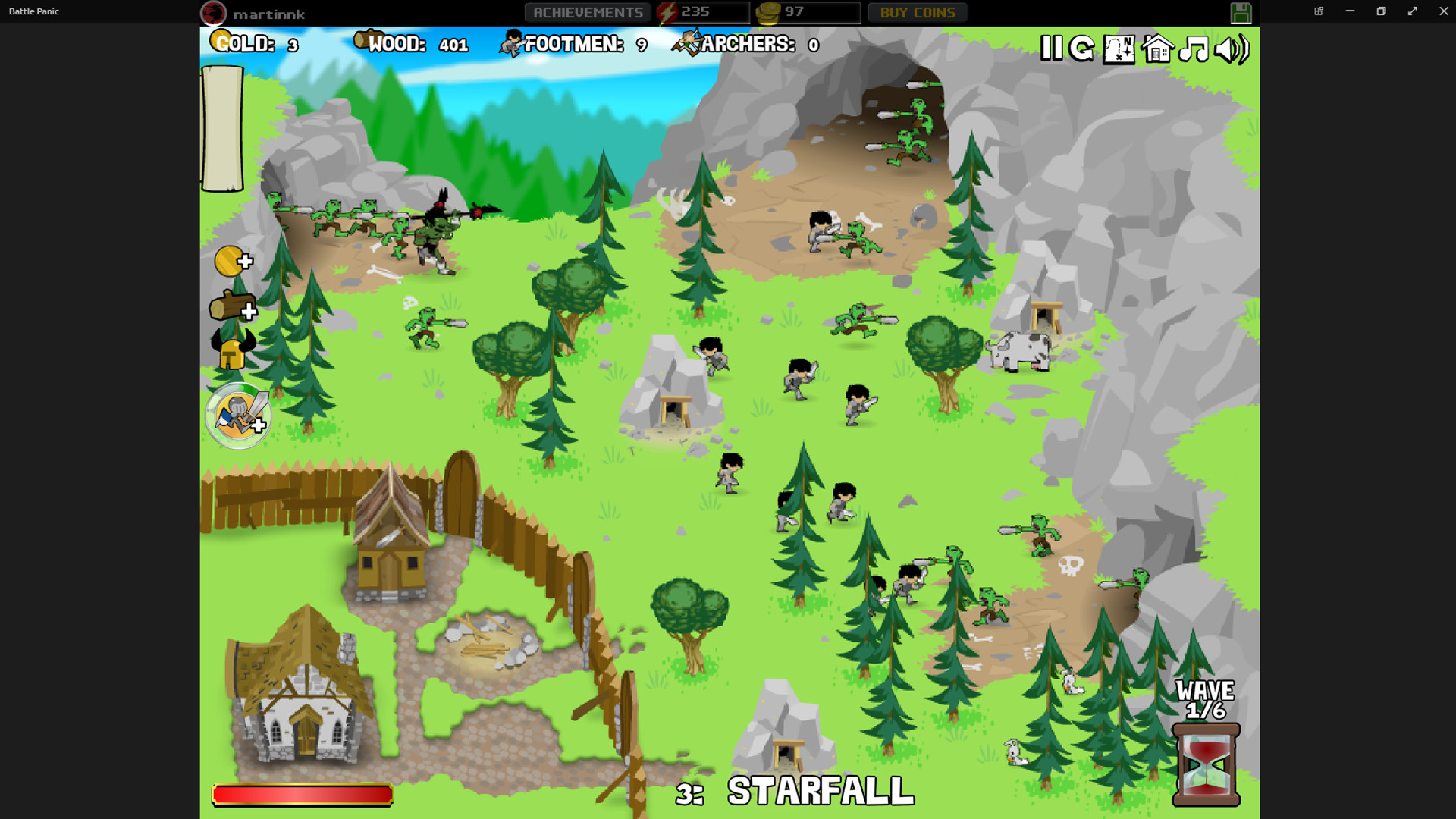The height and width of the screenshot is (819, 1456).
Task: Click the ARCHERS counter showing zero
Action: (x=747, y=44)
